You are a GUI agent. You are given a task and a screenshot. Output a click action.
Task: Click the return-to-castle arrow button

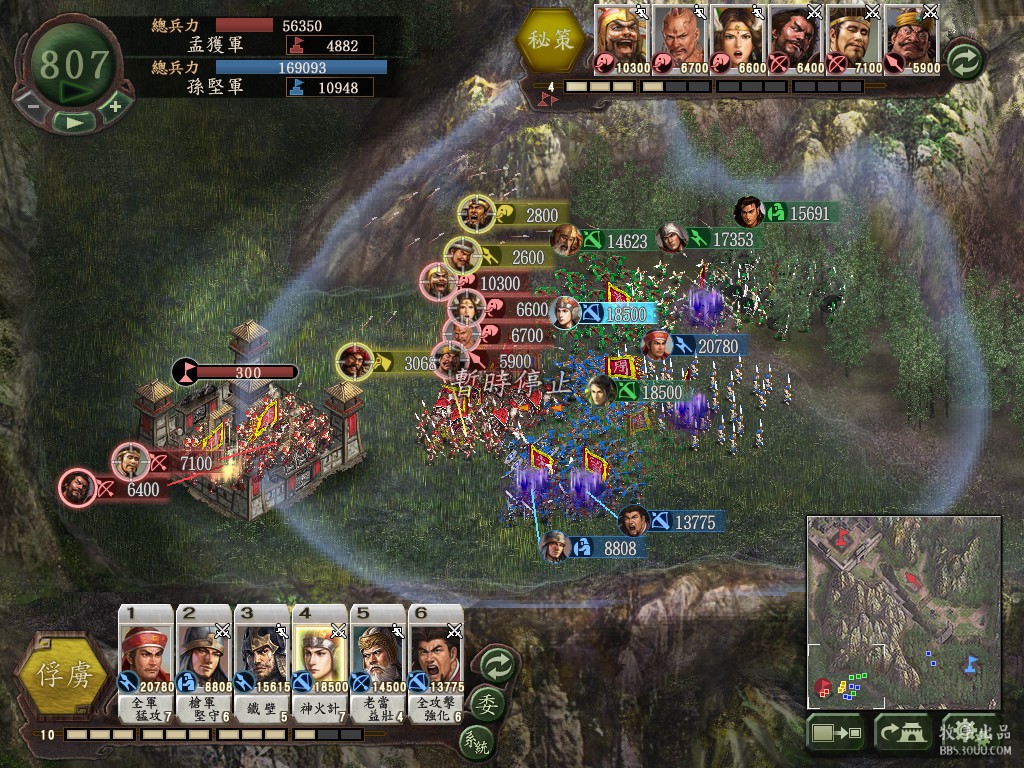pyautogui.click(x=903, y=734)
